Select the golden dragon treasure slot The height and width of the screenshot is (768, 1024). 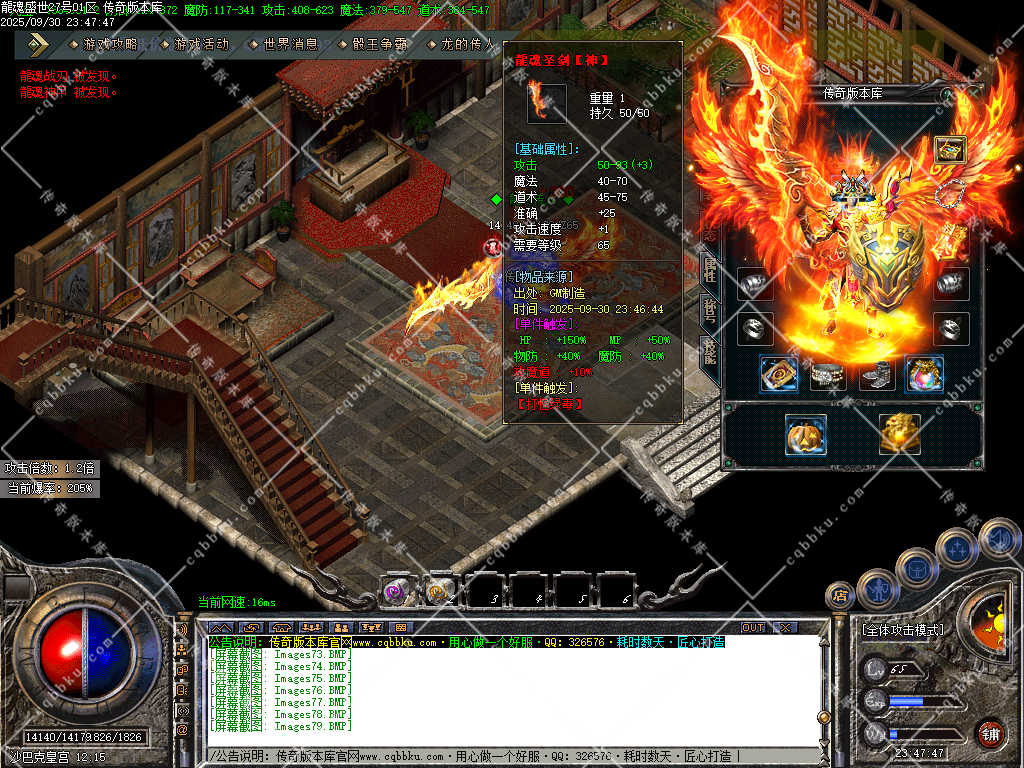click(x=900, y=434)
